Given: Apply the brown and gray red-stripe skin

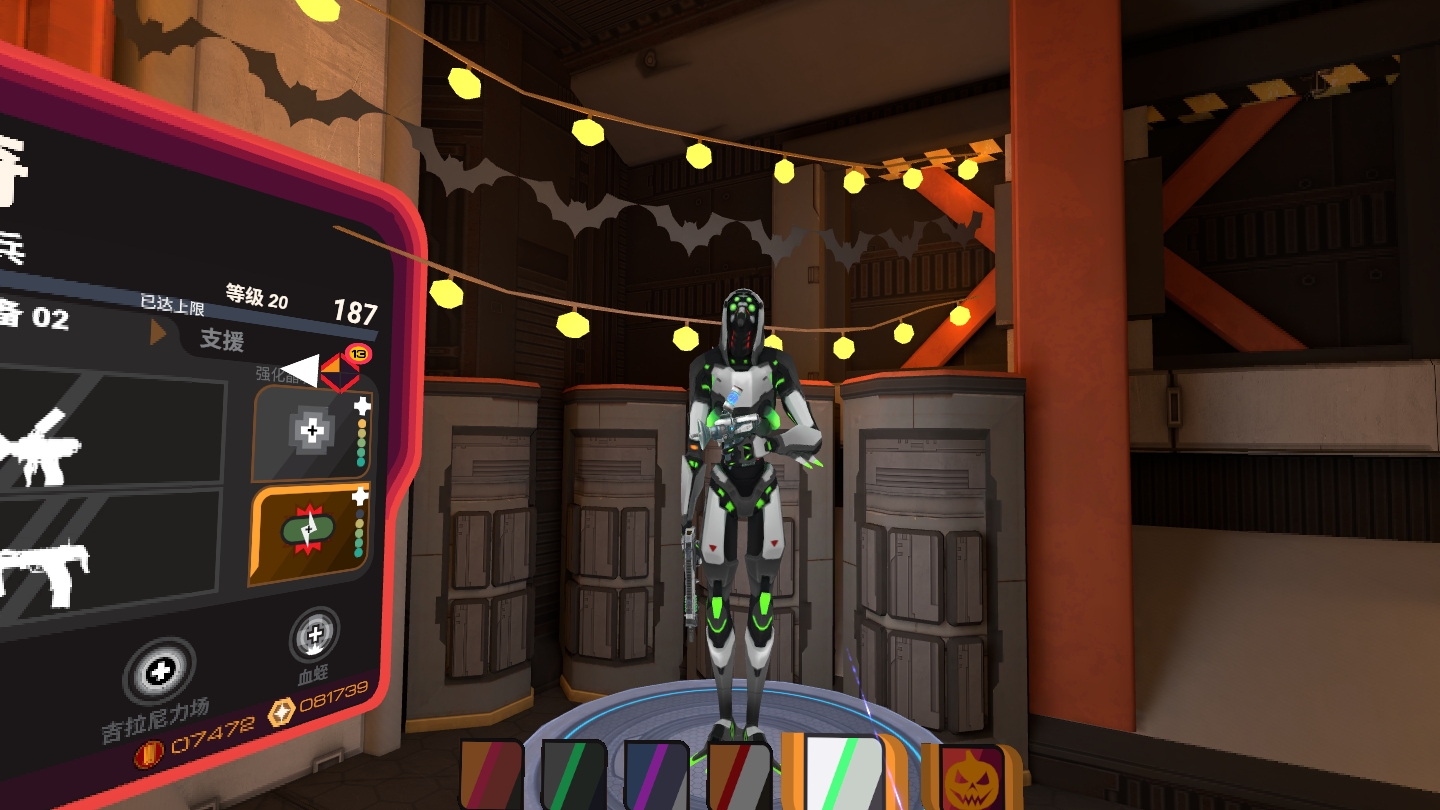Looking at the screenshot, I should tap(739, 776).
